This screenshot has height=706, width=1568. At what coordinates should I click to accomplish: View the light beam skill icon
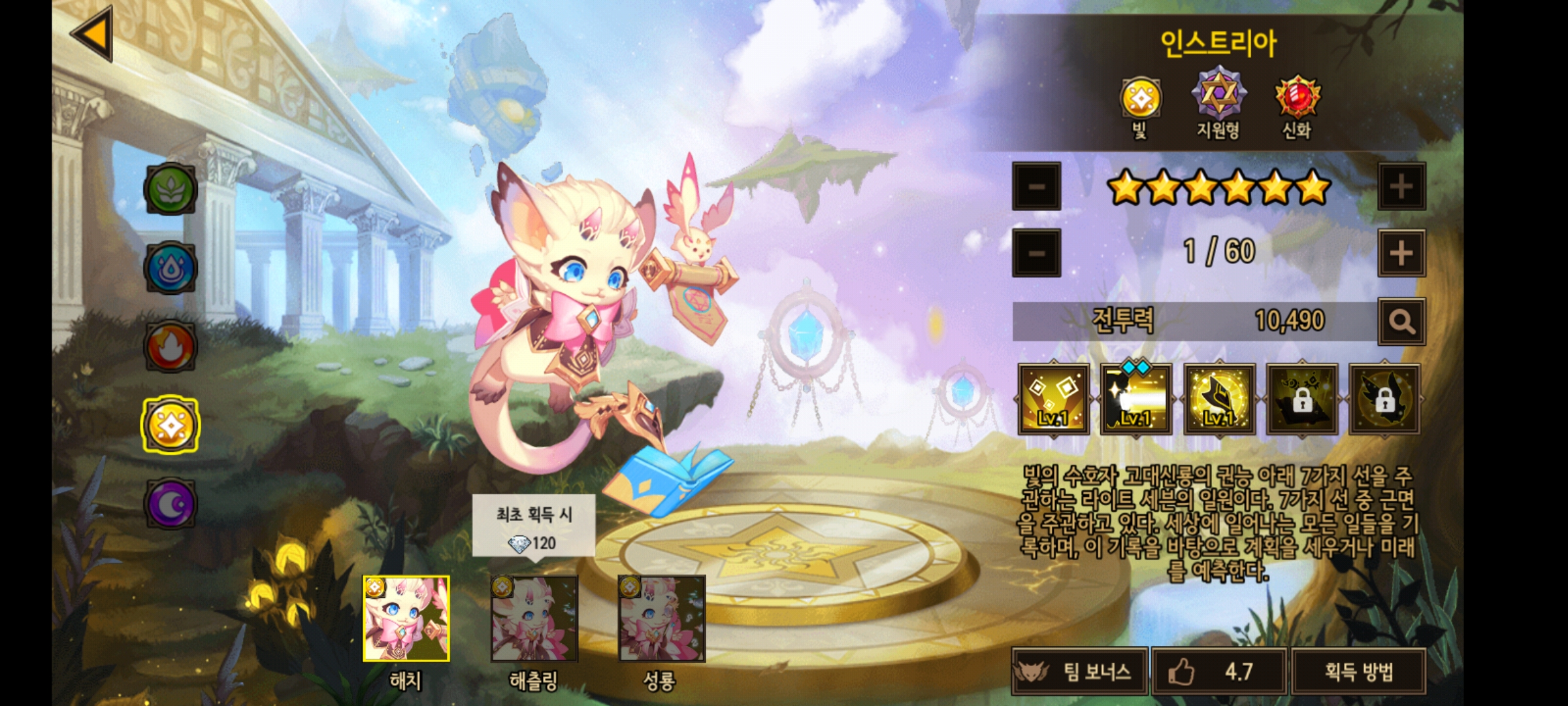click(x=1135, y=399)
